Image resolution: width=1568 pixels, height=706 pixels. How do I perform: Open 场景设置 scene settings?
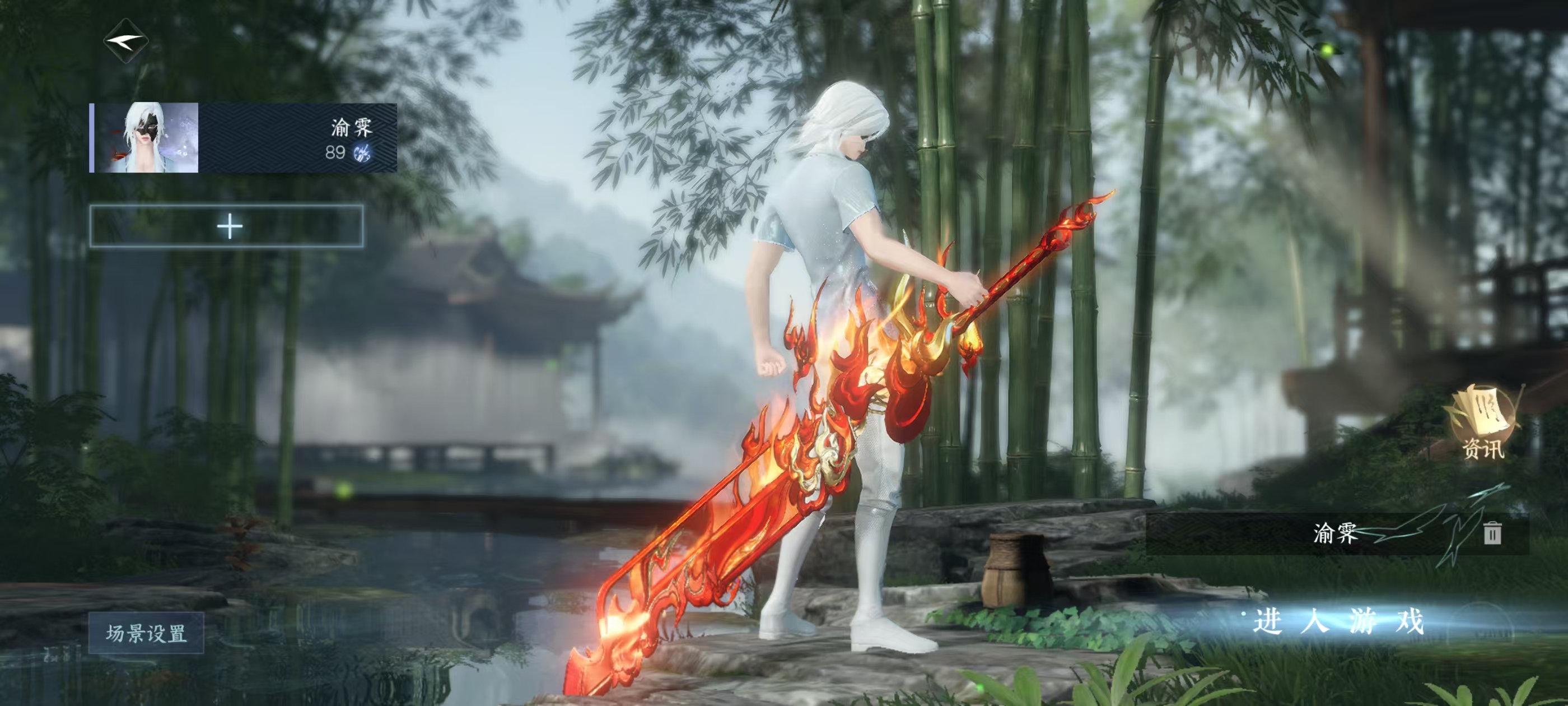(146, 633)
